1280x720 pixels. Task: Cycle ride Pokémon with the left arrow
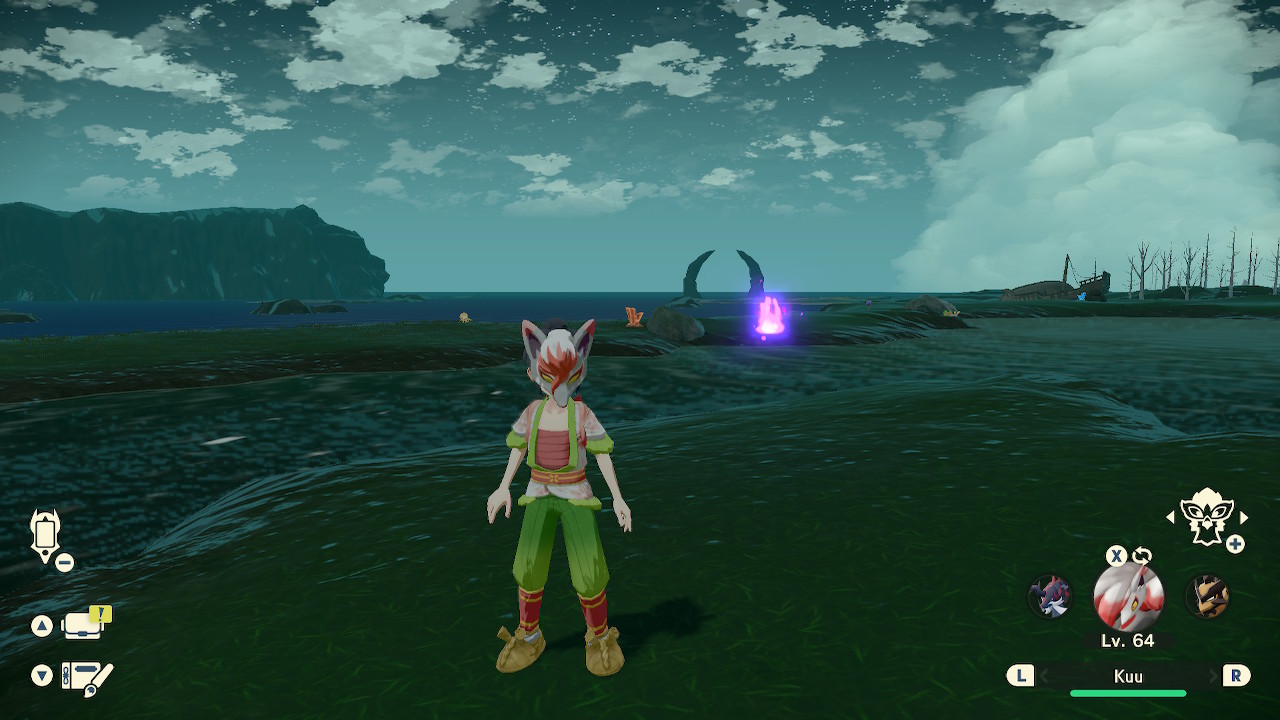(x=1170, y=517)
